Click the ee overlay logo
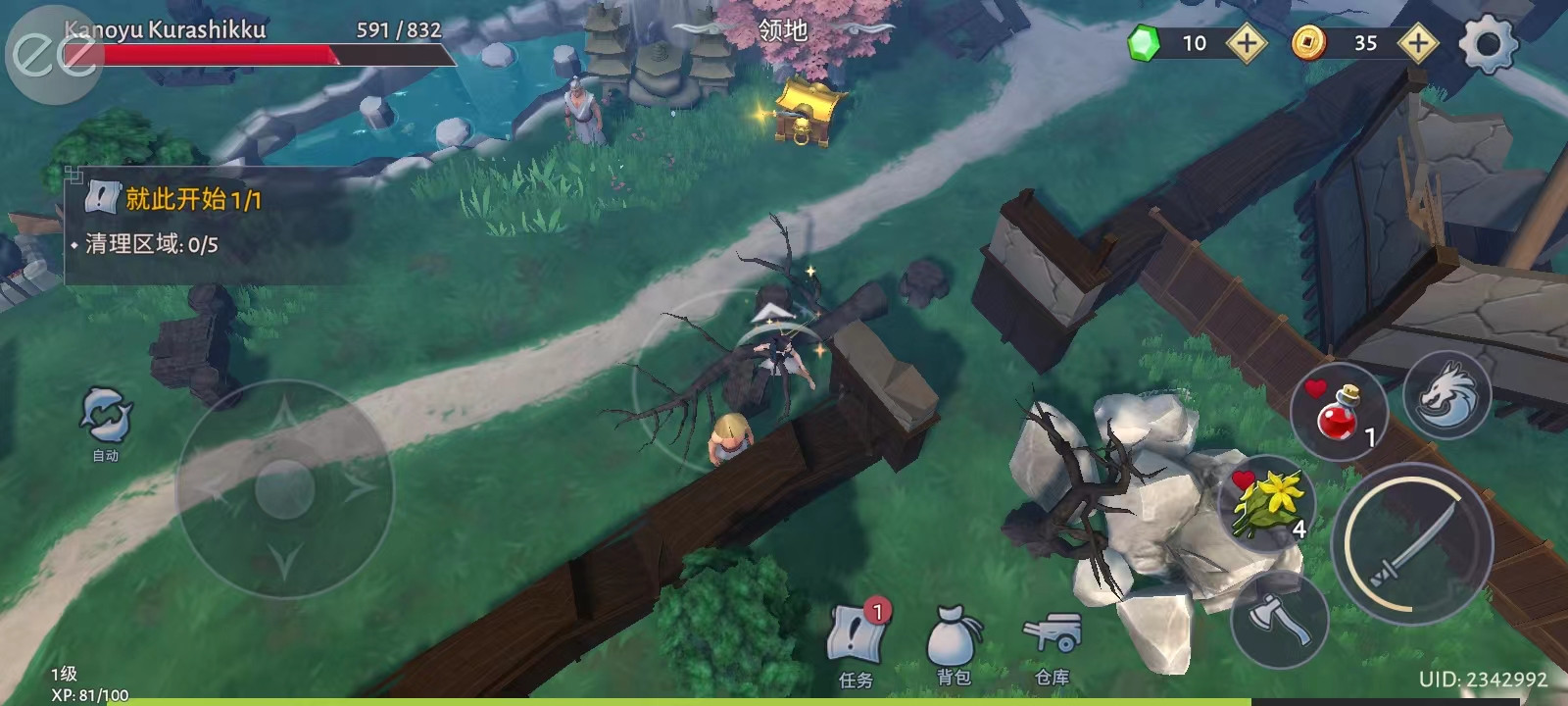 click(x=53, y=56)
